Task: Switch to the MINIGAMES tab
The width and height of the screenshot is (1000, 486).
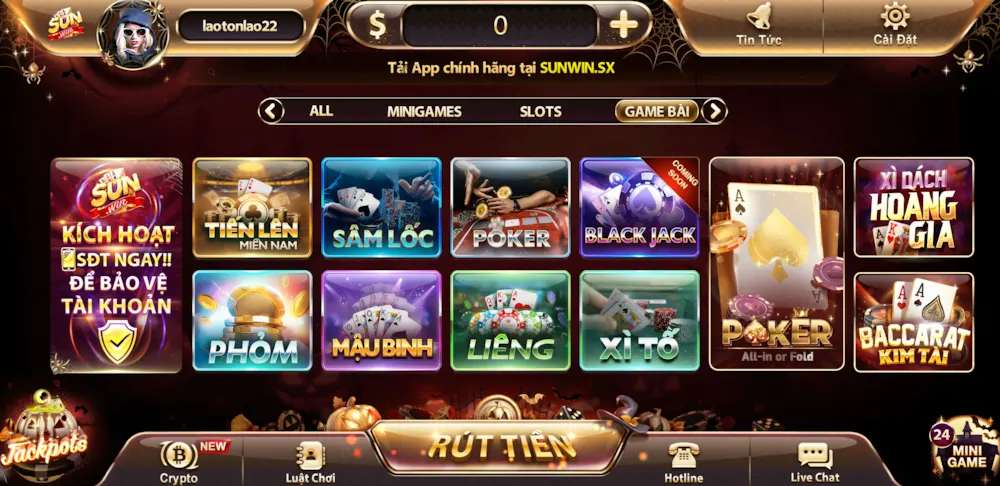Action: (424, 111)
